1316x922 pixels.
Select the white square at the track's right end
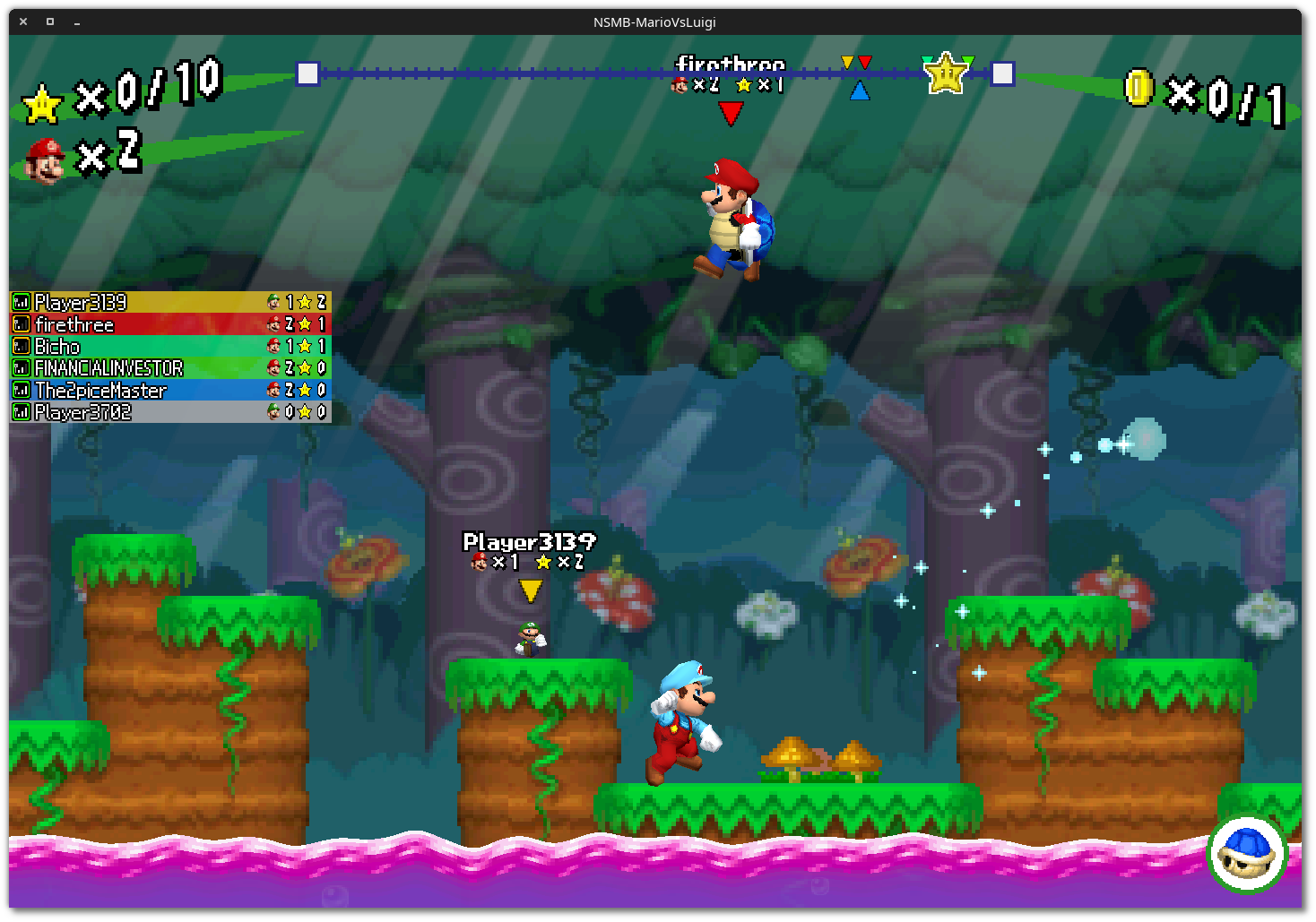(1002, 74)
